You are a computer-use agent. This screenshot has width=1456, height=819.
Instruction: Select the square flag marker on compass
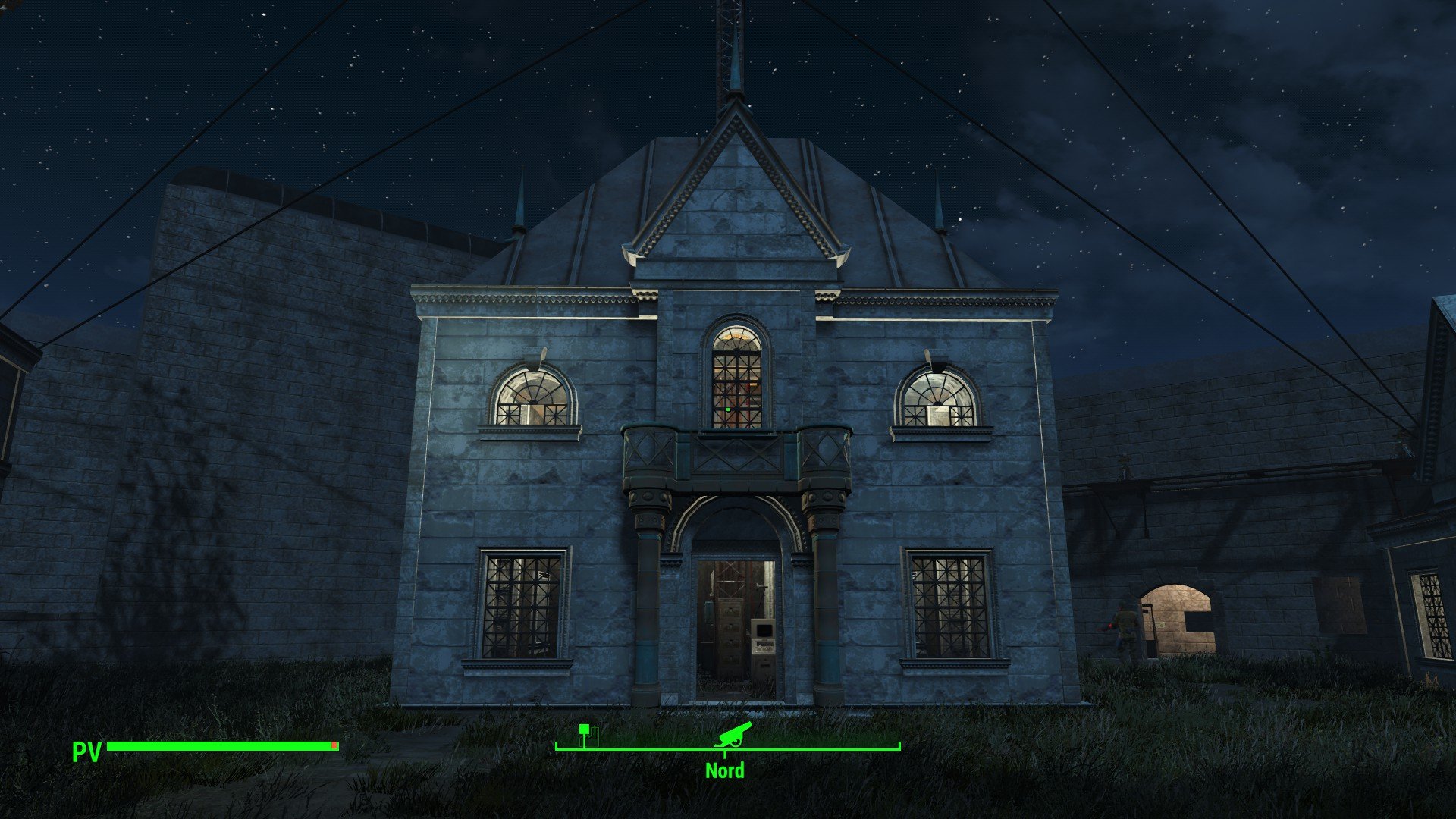[x=584, y=732]
